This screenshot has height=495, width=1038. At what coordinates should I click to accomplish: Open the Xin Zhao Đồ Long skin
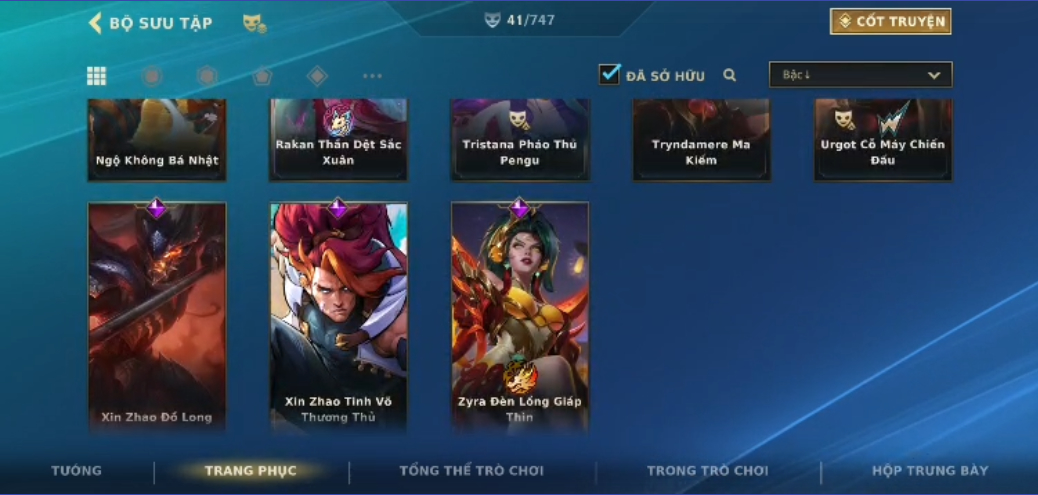(157, 316)
